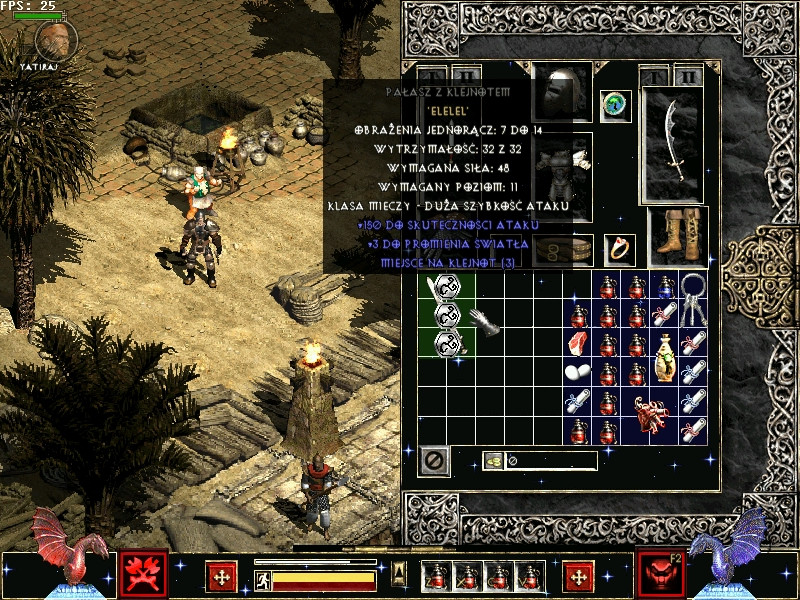Click the gold coins button
Image resolution: width=800 pixels, height=600 pixels.
click(x=492, y=461)
